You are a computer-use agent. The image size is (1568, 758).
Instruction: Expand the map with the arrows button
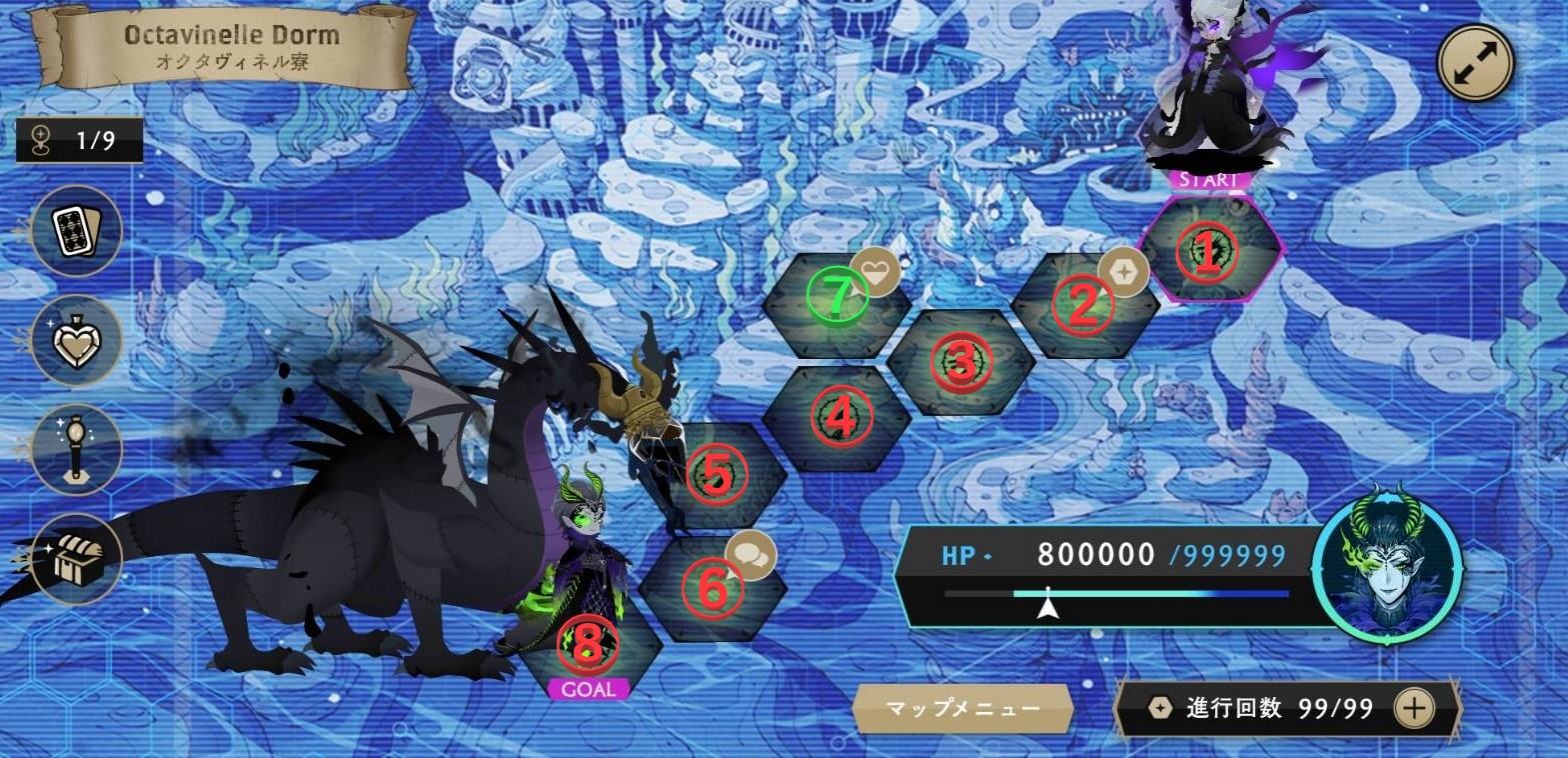1475,62
